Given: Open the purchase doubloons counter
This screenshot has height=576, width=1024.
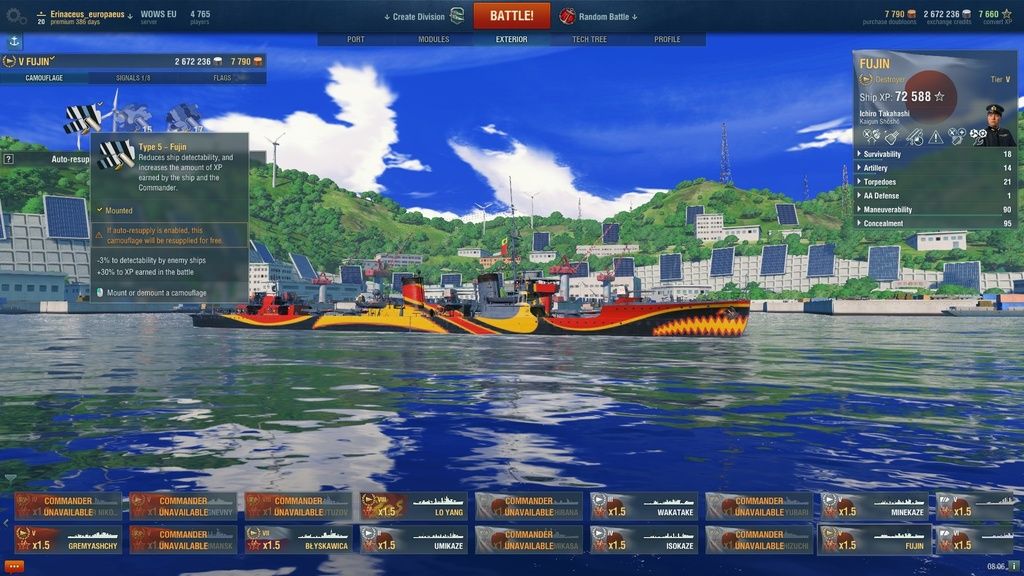Looking at the screenshot, I should tap(900, 16).
